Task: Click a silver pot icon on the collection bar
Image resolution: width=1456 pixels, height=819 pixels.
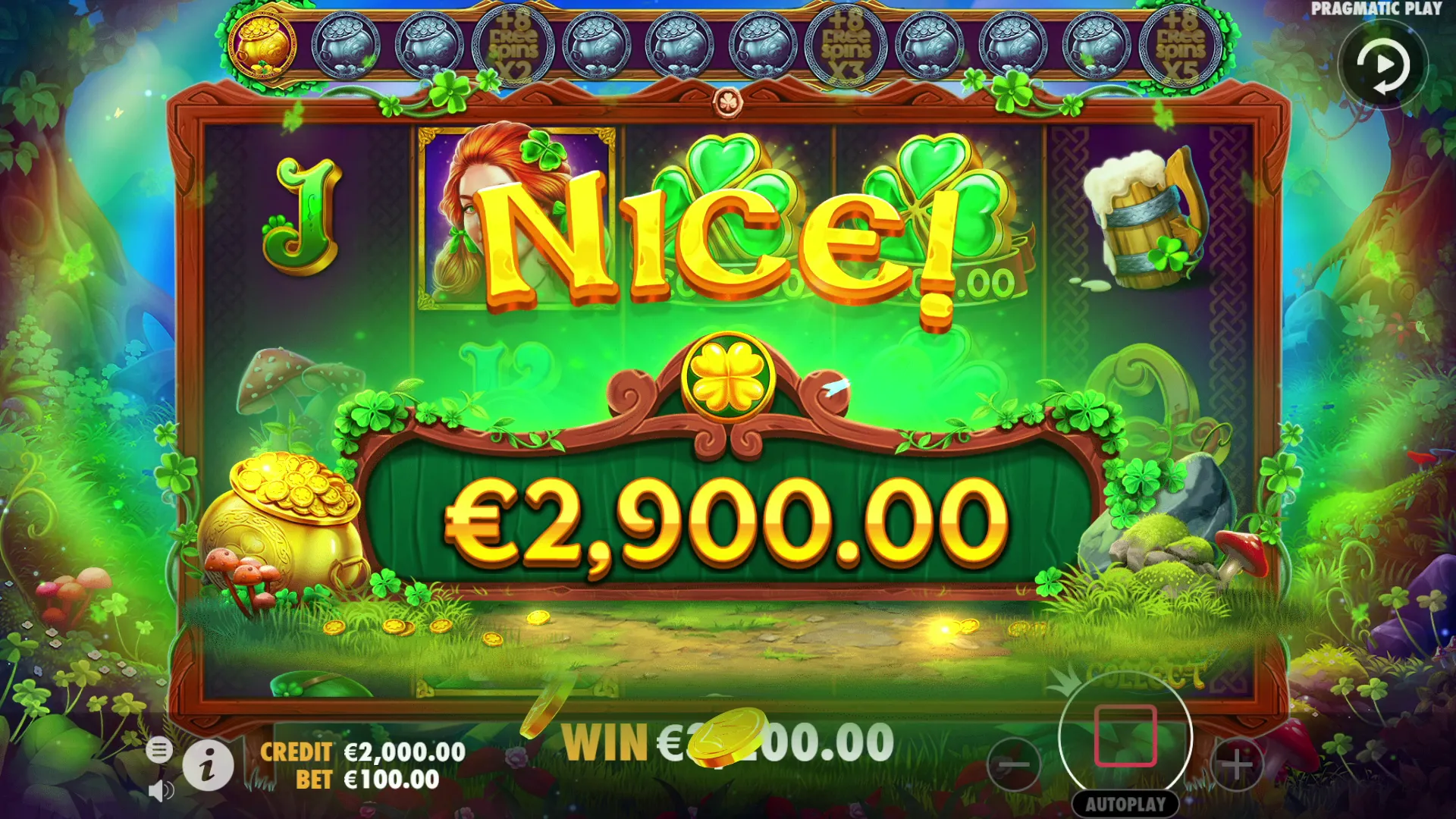Action: coord(344,45)
